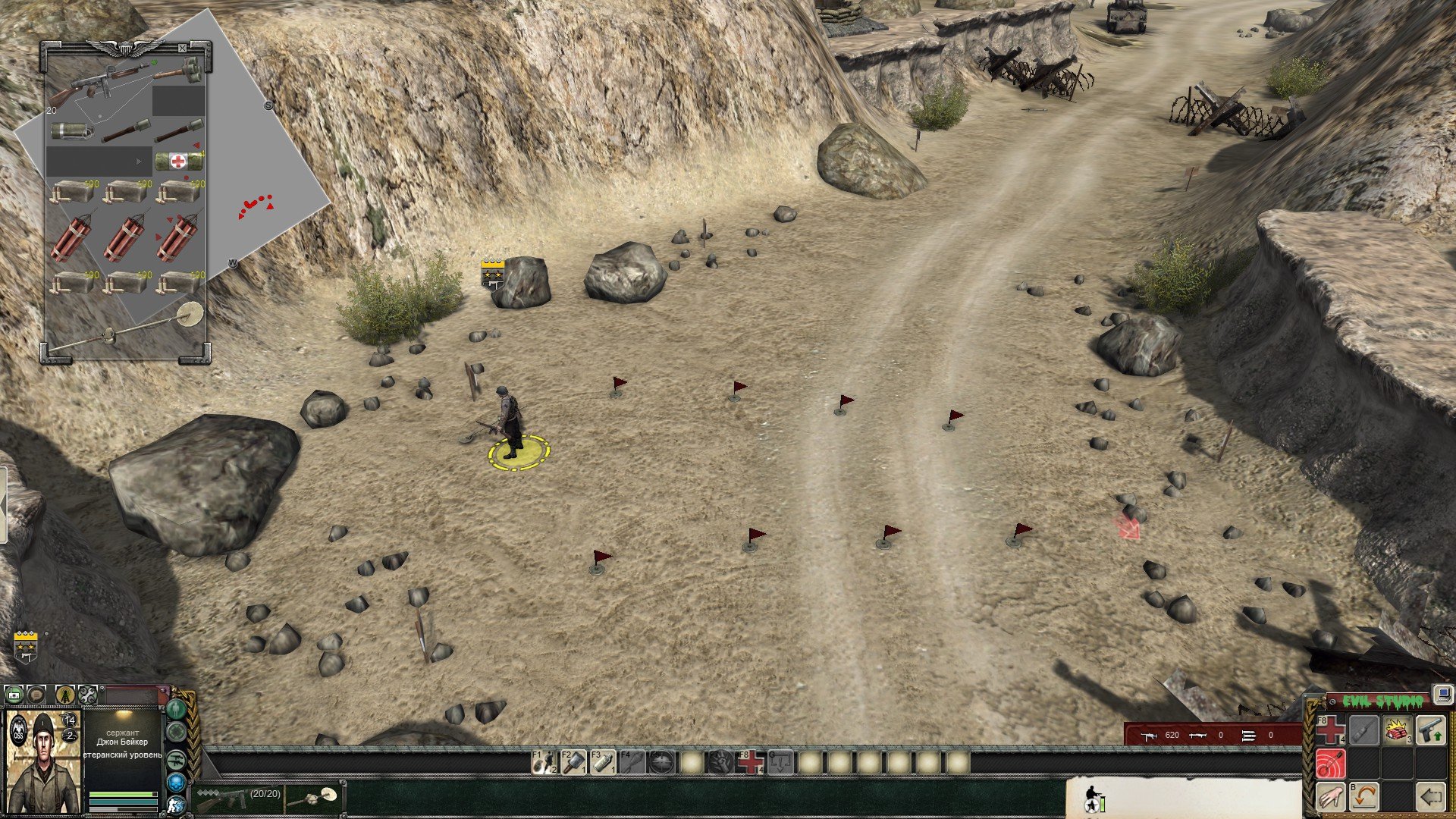Close the inventory panel
The image size is (1456, 819).
(x=182, y=49)
